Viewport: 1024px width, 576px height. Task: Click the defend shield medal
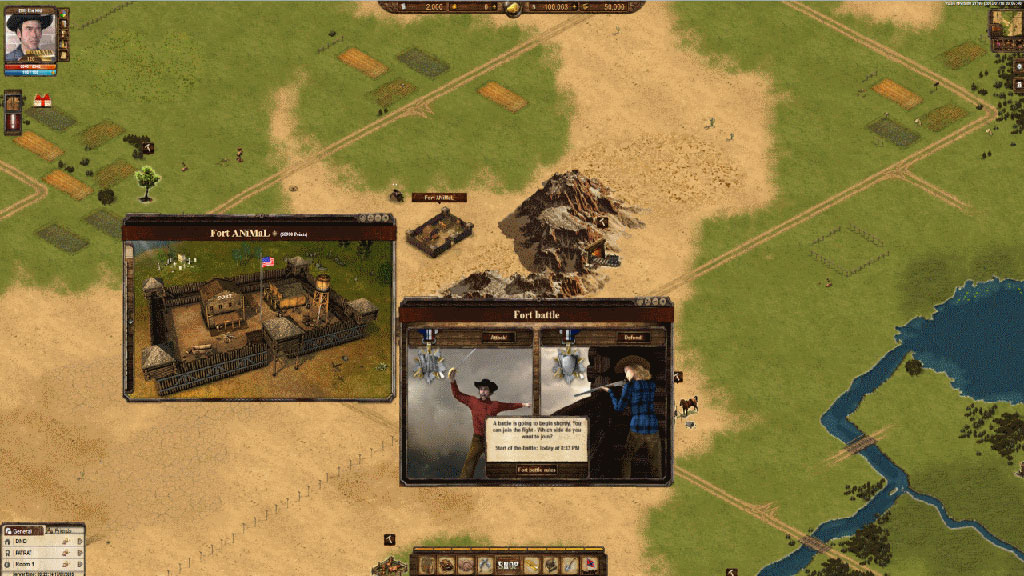[x=567, y=357]
